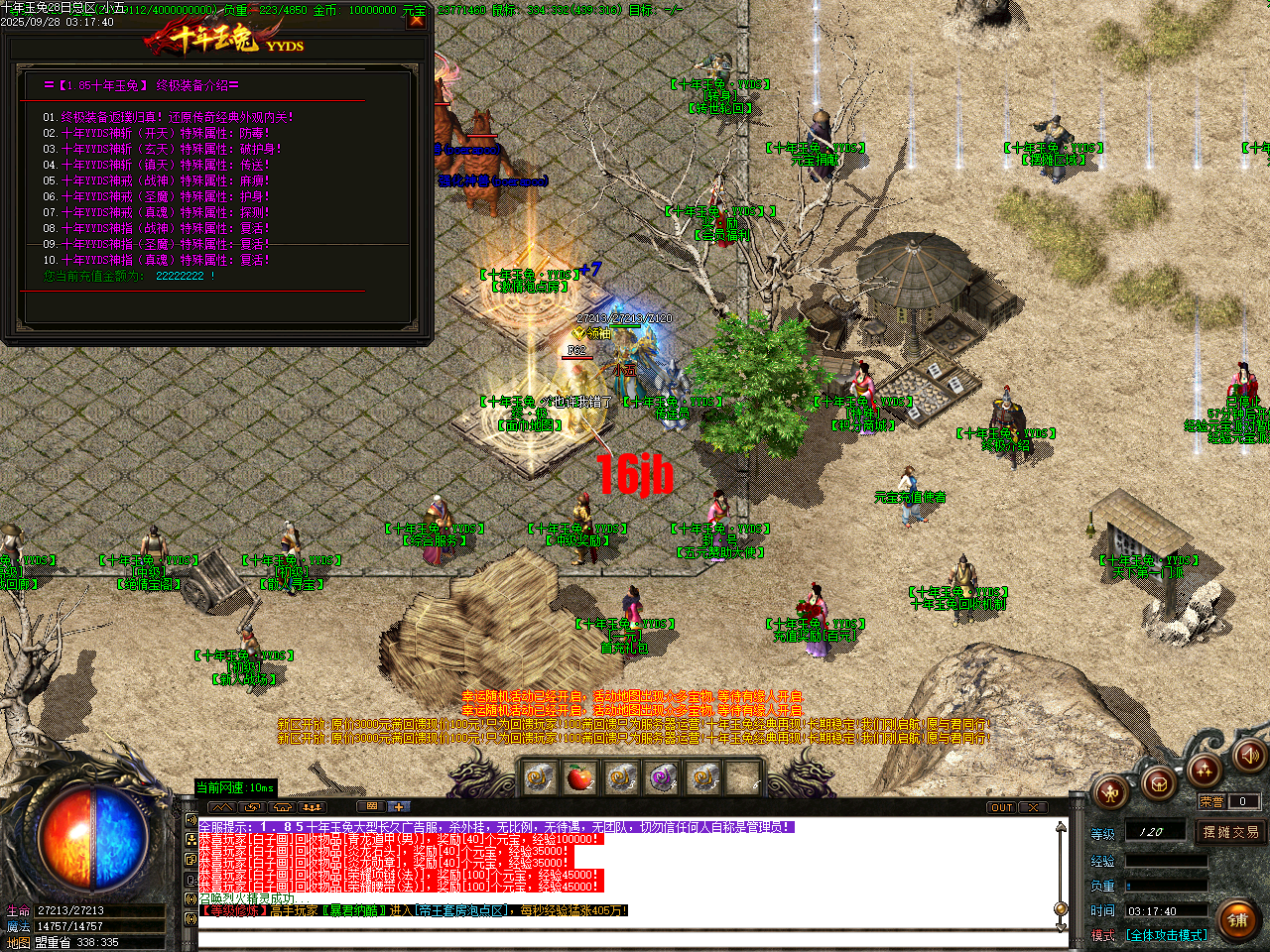This screenshot has width=1270, height=952.
Task: Click the curved-arrow icon in the chat toolbar
Action: (252, 807)
